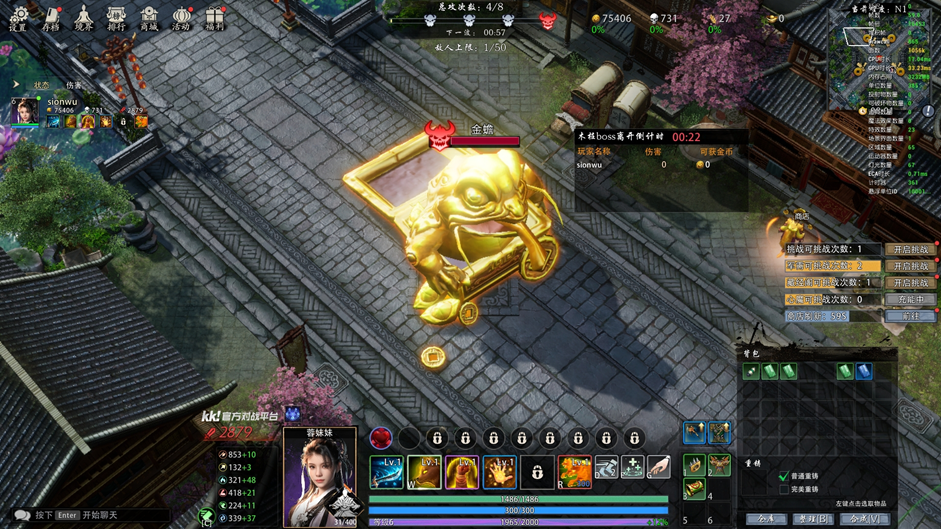
Task: Activate the sword slash skill icon
Action: click(387, 471)
